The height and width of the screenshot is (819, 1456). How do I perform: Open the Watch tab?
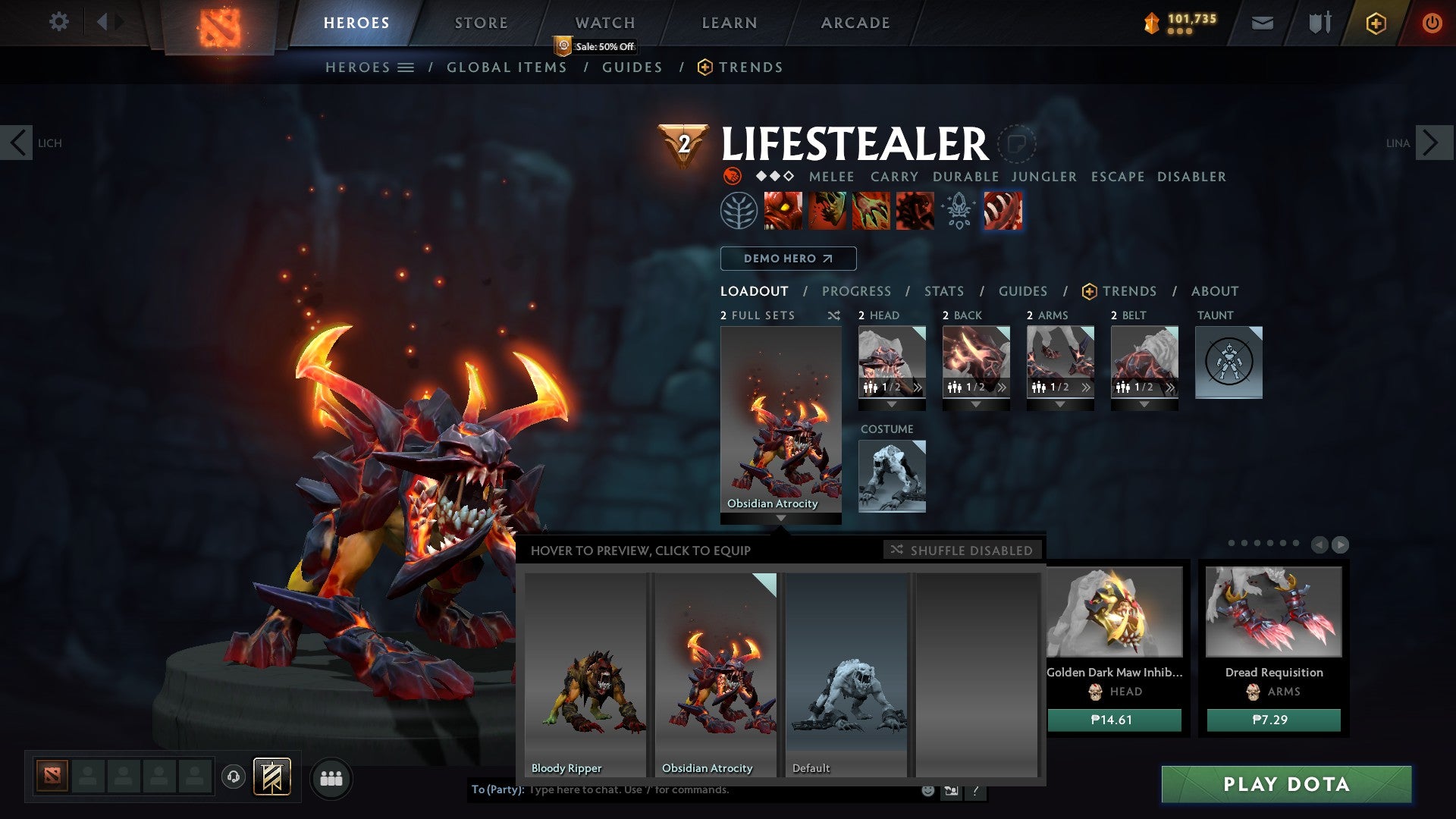click(x=604, y=23)
